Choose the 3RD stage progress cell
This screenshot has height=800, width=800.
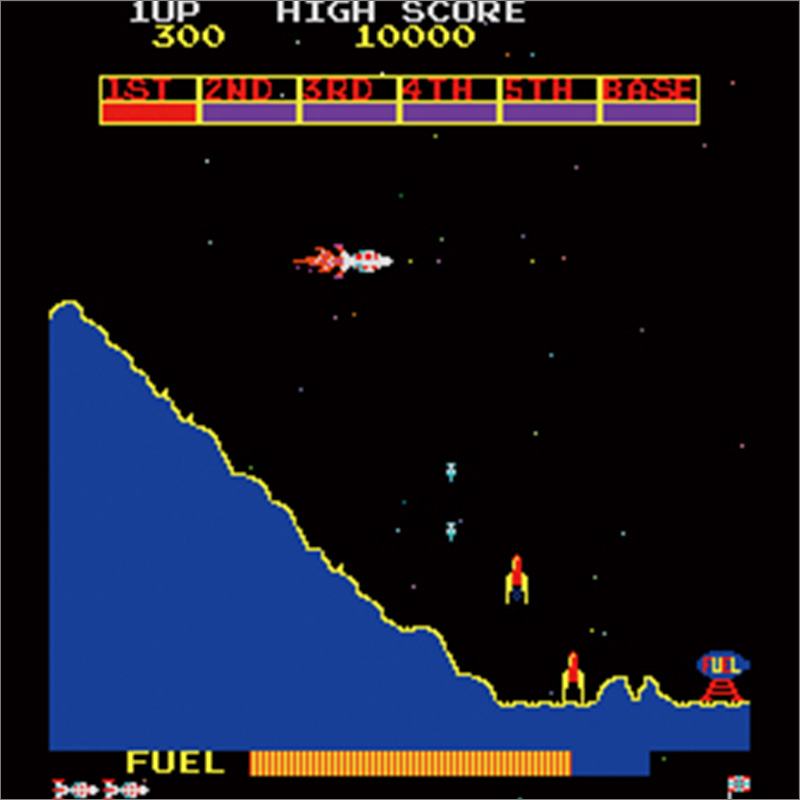point(350,100)
